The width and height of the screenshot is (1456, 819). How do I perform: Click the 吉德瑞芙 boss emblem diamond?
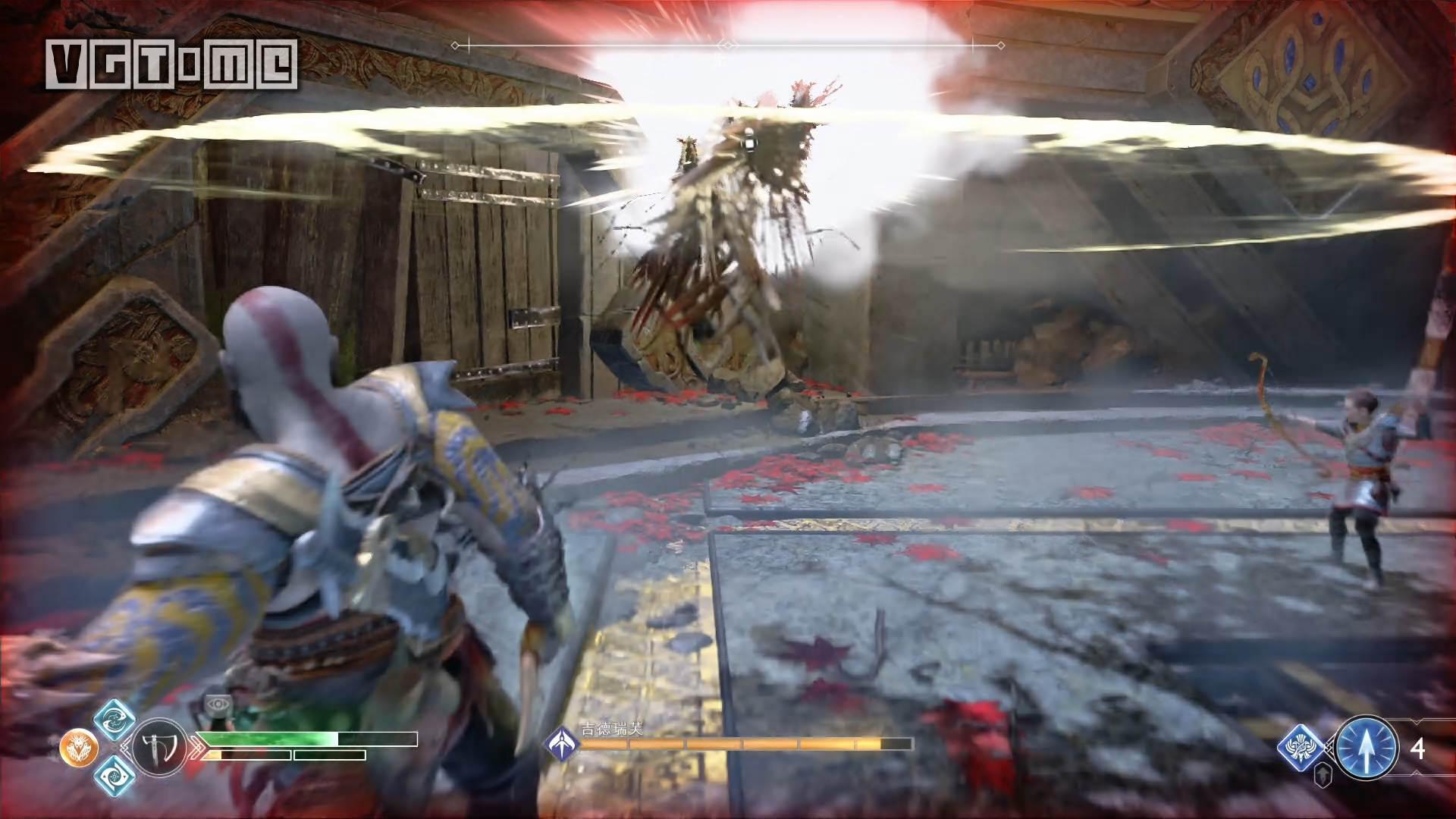pyautogui.click(x=562, y=743)
